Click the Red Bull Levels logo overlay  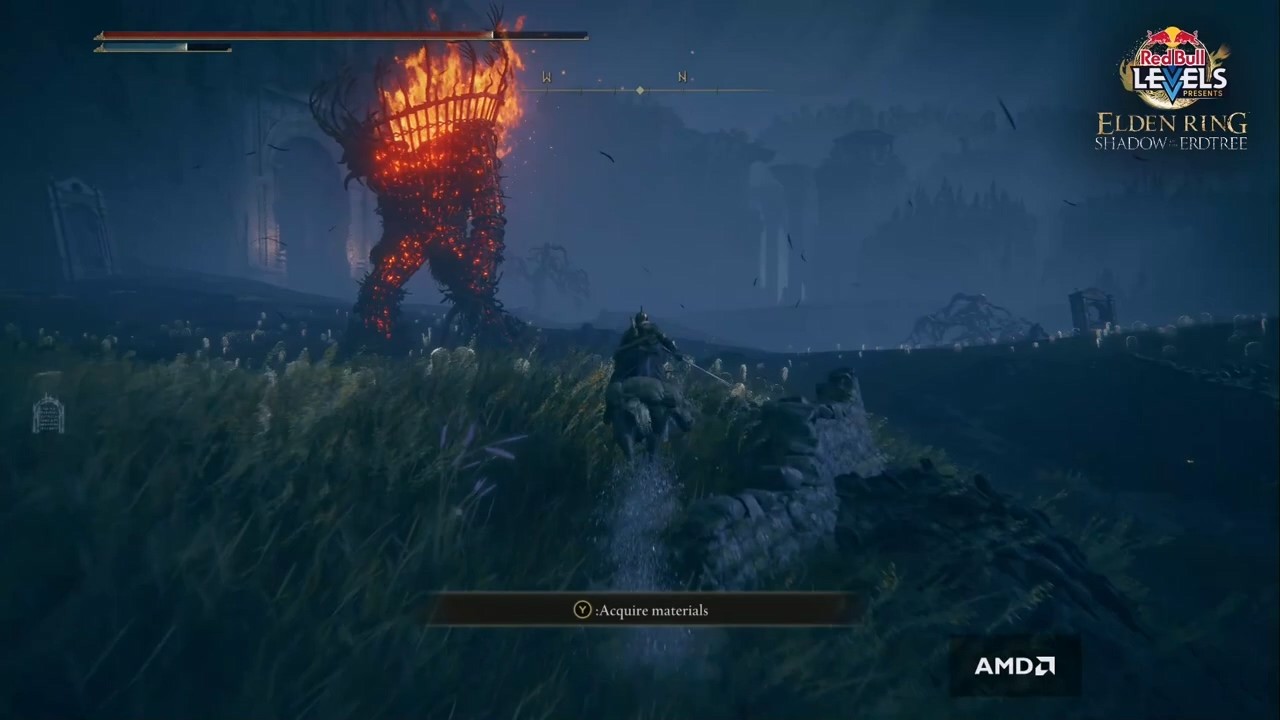pos(1172,68)
